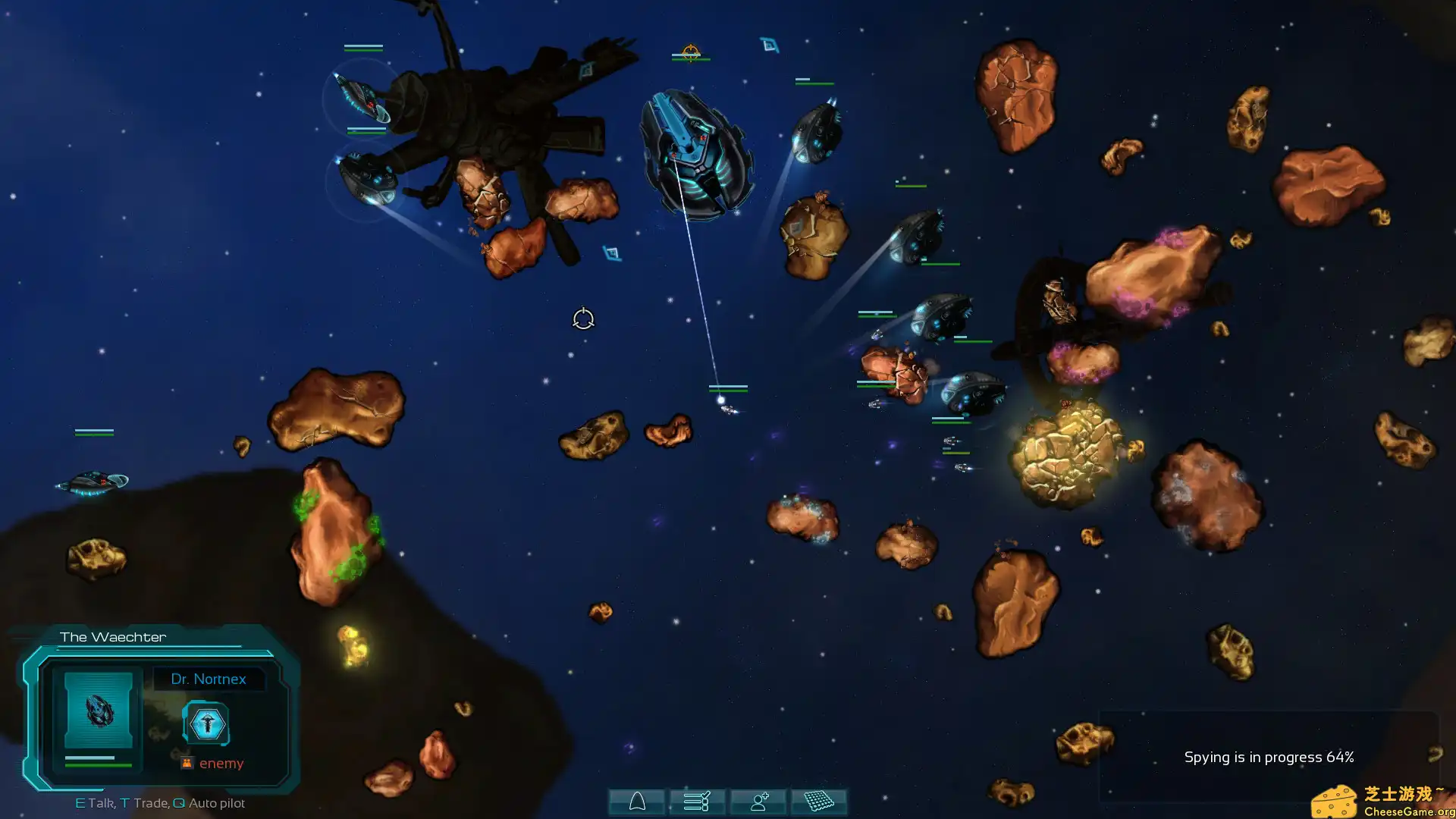The width and height of the screenshot is (1456, 819).
Task: Click Dr. Nortnex's hexagonal faction emblem
Action: click(206, 724)
